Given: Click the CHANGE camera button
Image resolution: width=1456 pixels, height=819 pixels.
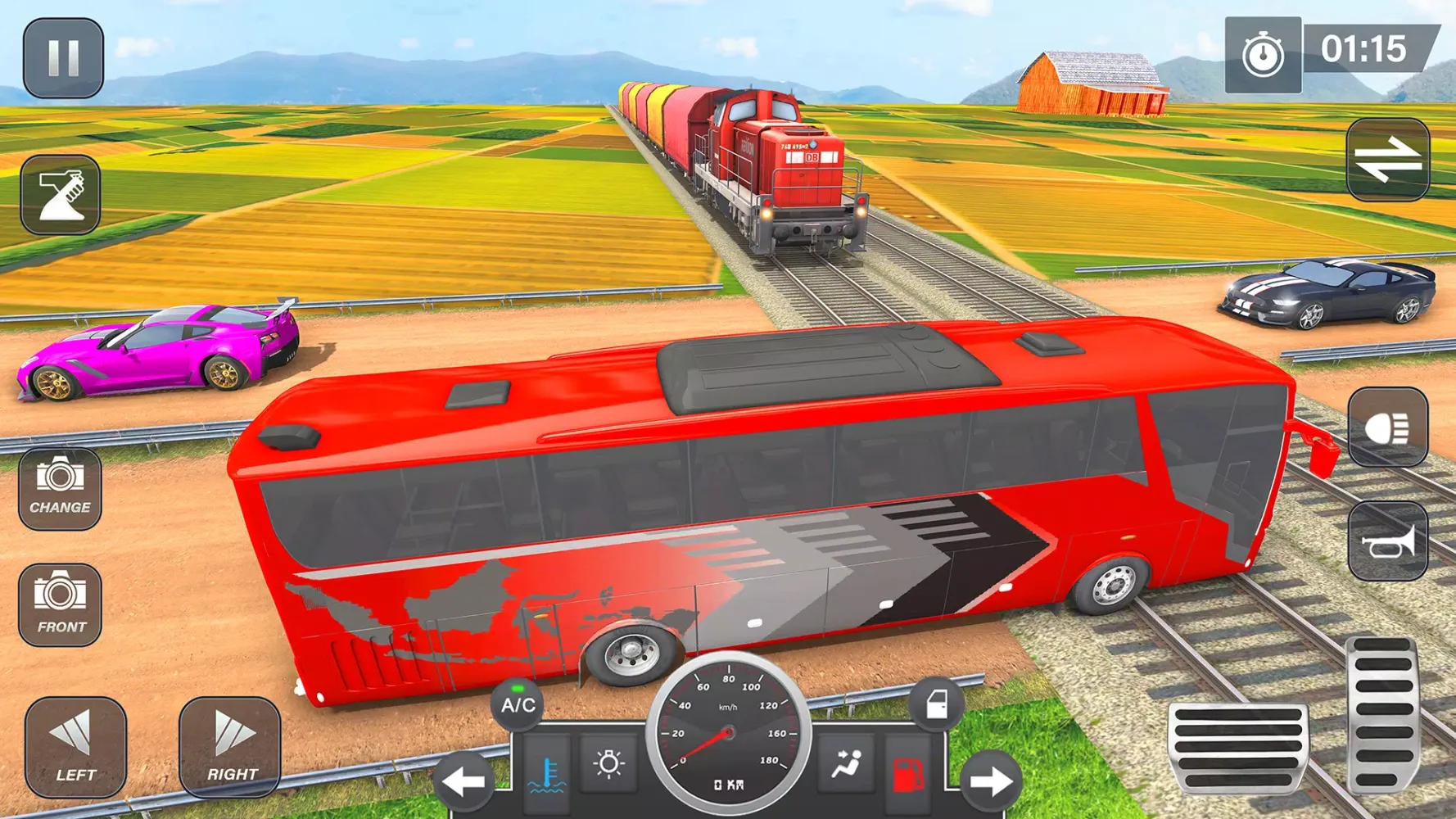Looking at the screenshot, I should coord(60,489).
